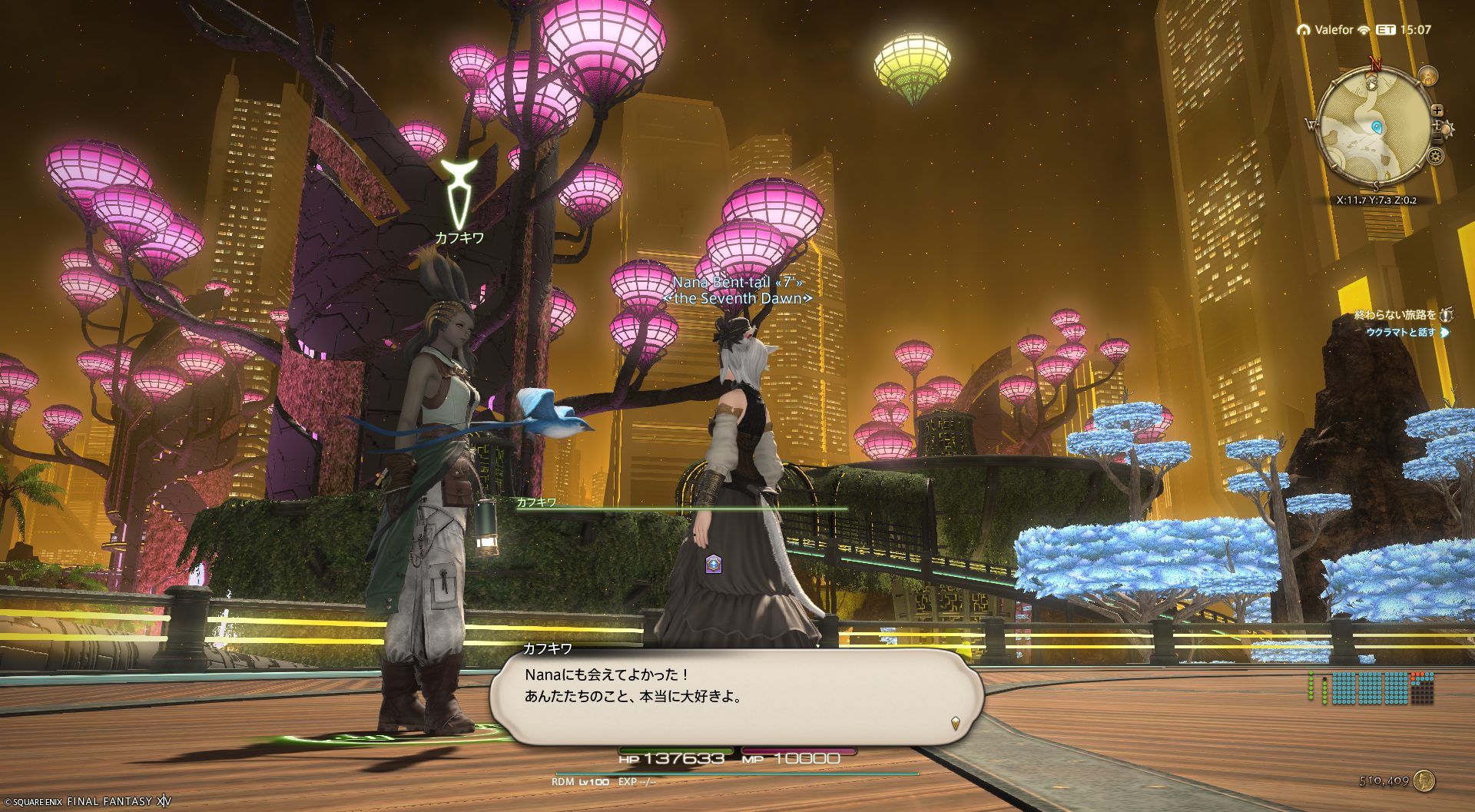
Task: Click the round icon above the minimap
Action: [x=1428, y=76]
